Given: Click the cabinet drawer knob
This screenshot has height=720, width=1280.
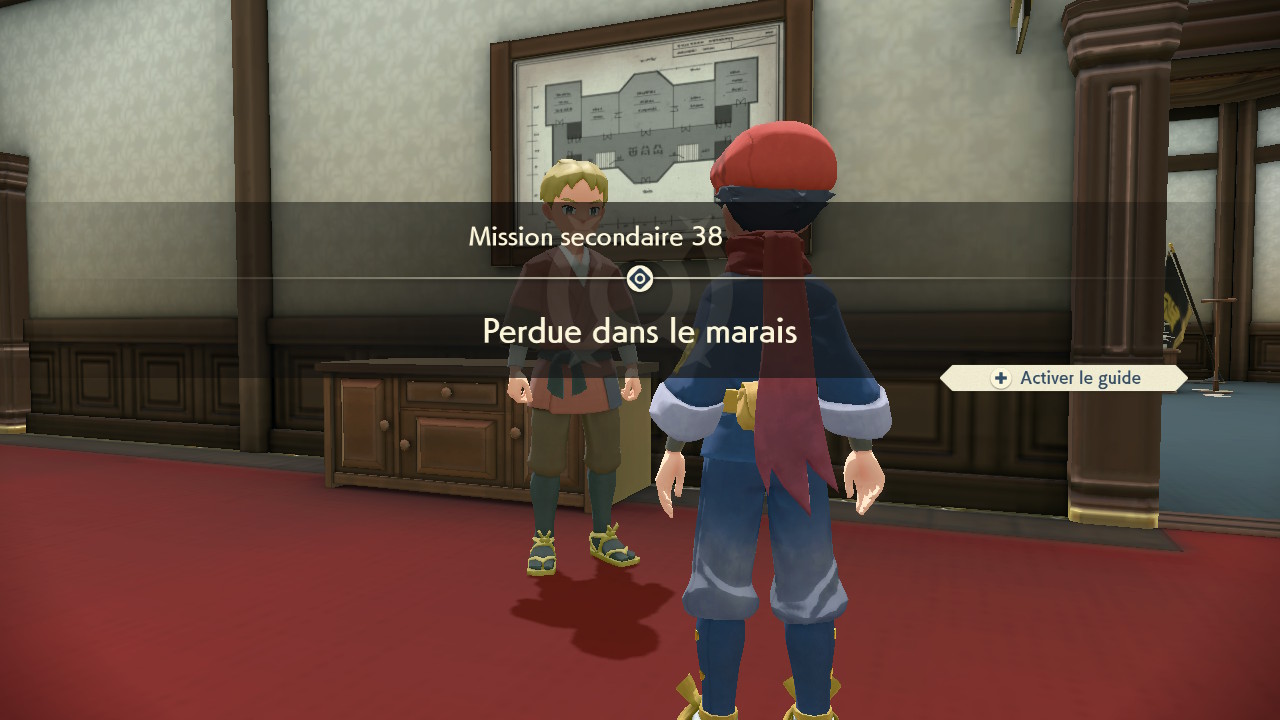Looking at the screenshot, I should click(447, 391).
